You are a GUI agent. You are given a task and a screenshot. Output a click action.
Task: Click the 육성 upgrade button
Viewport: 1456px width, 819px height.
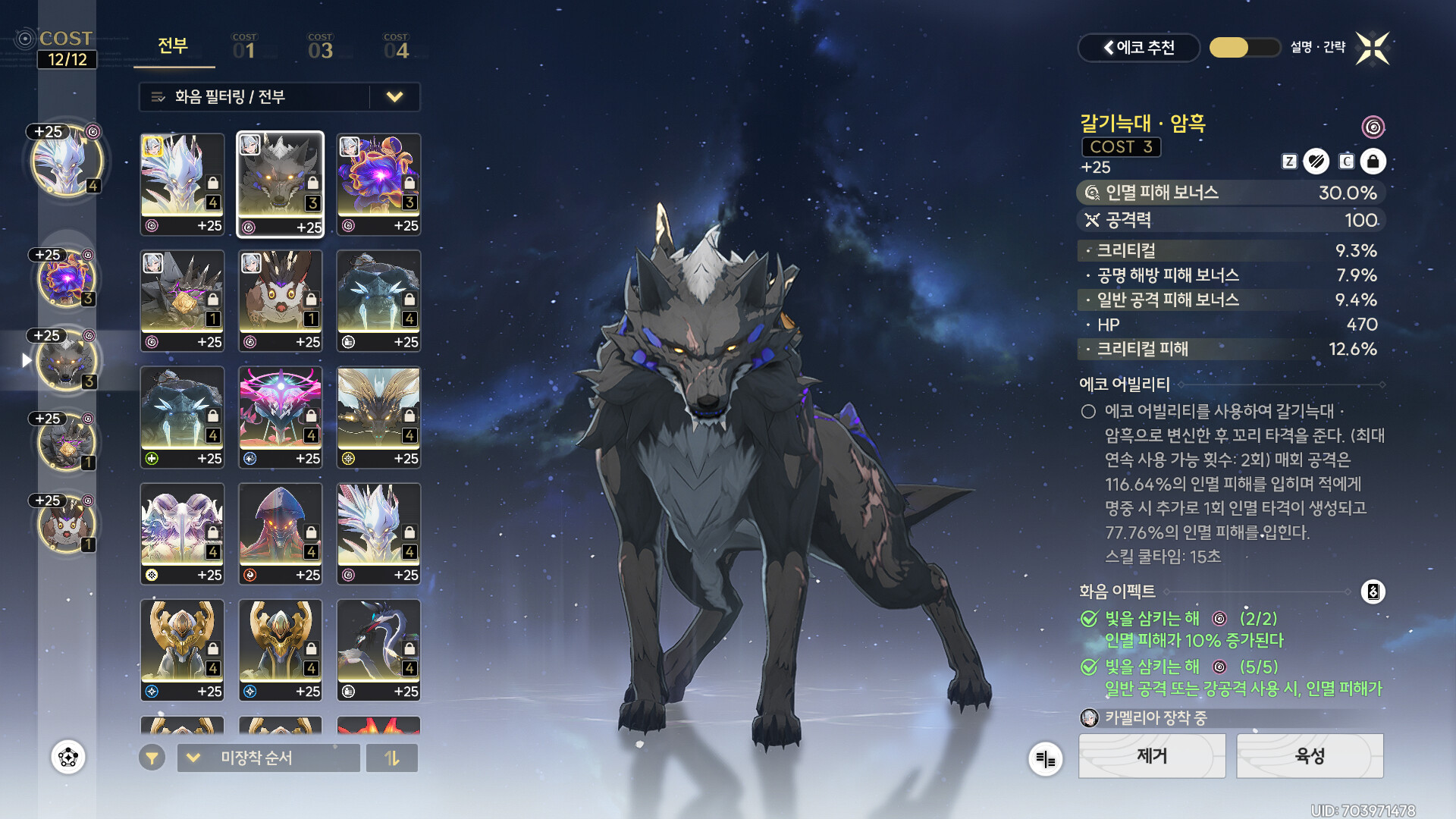tap(1310, 756)
